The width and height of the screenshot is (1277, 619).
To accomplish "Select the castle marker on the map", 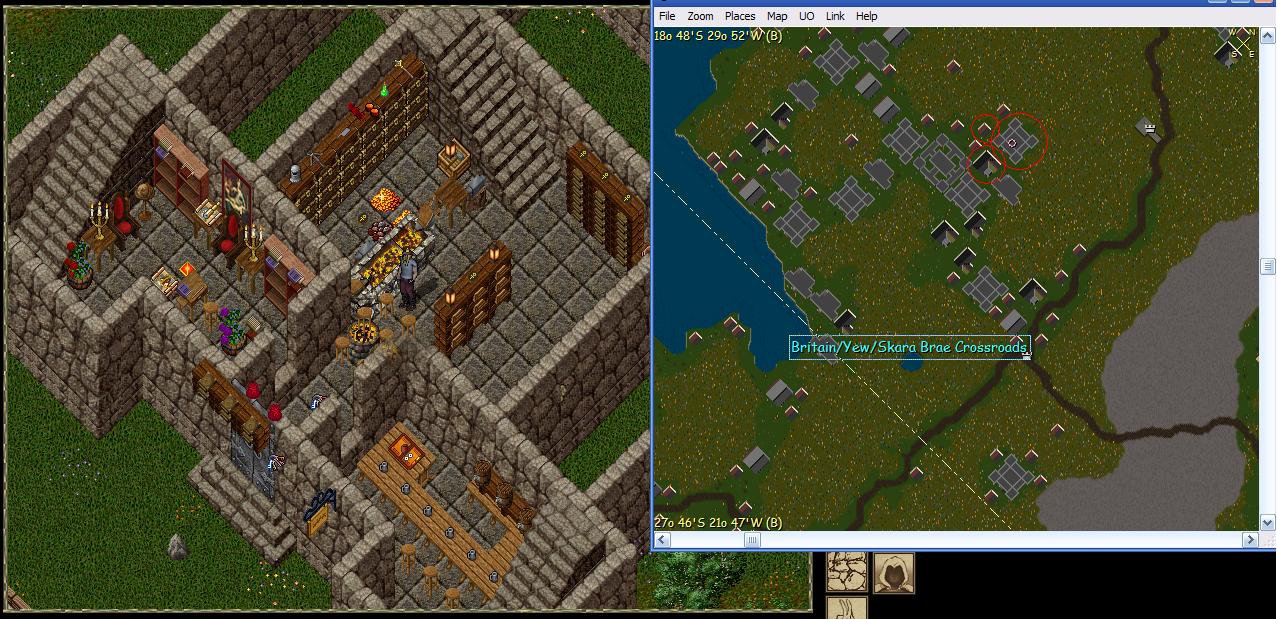I will coord(1150,128).
